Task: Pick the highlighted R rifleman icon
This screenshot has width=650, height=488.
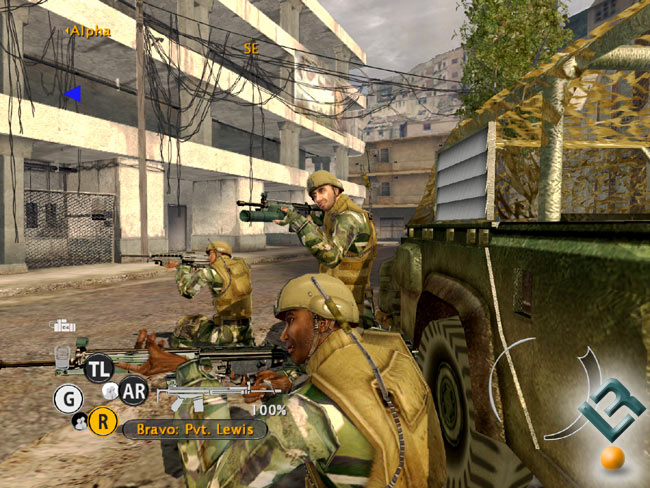Action: click(102, 421)
